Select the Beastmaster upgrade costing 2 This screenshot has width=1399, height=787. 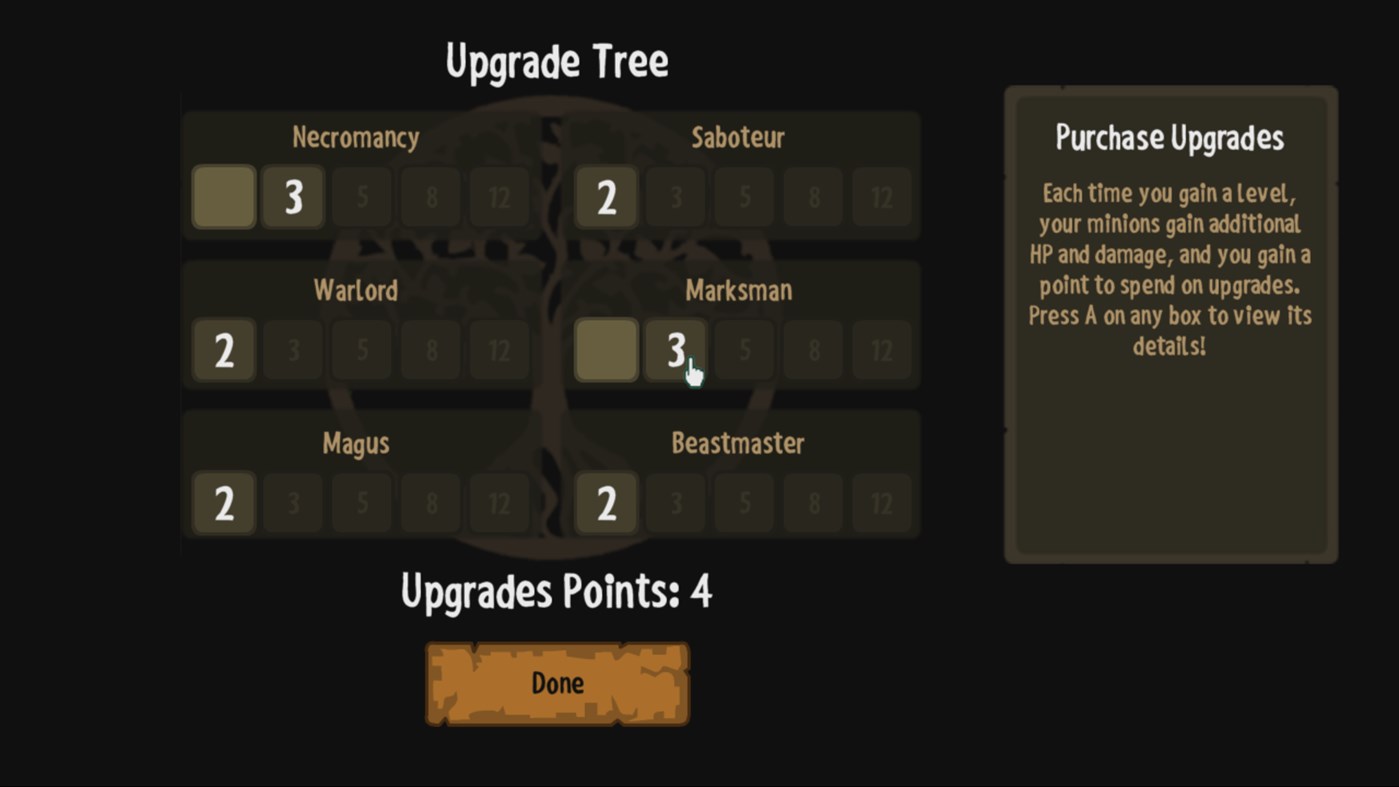[606, 503]
